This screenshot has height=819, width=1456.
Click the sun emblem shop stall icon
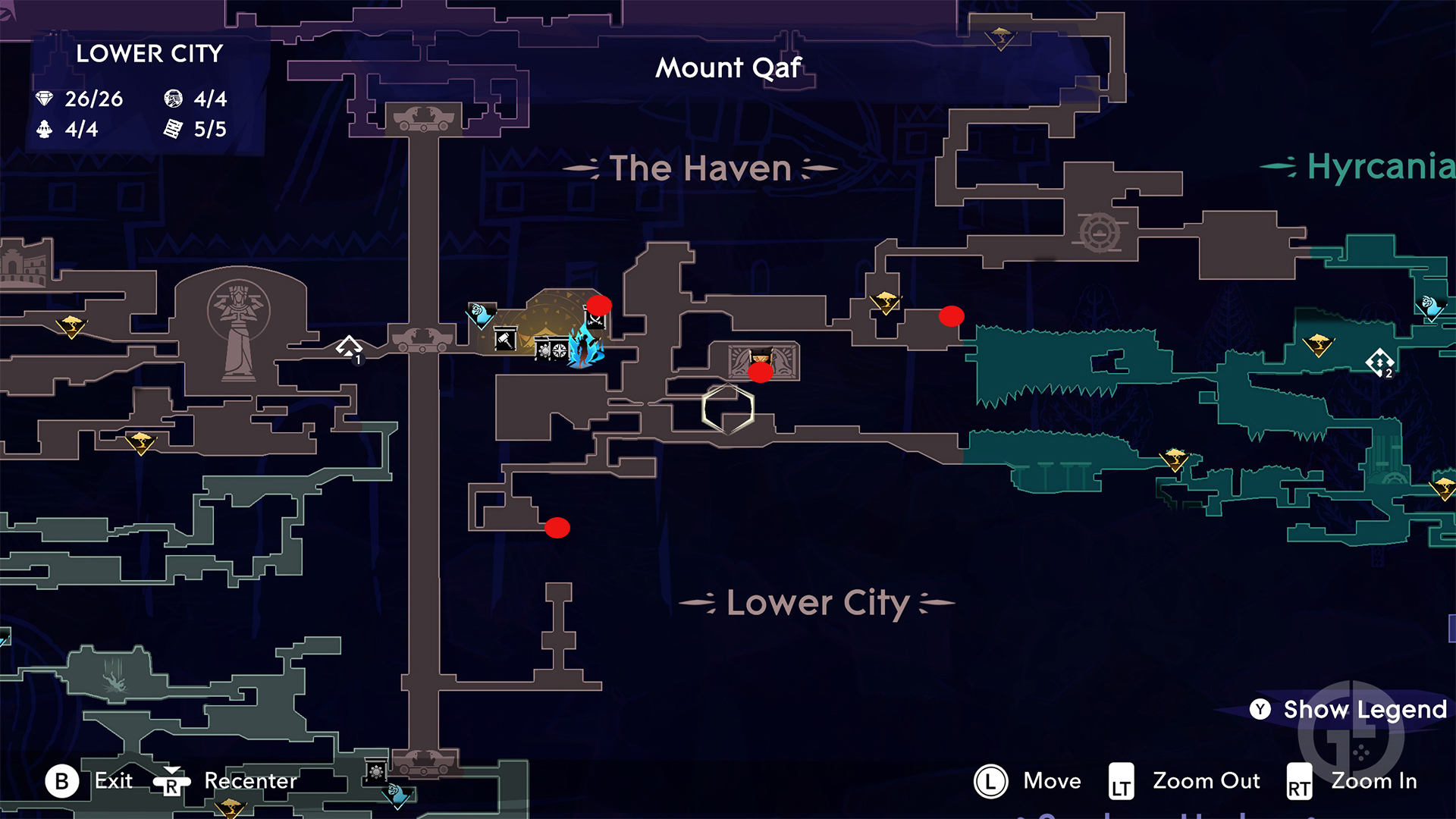point(544,351)
